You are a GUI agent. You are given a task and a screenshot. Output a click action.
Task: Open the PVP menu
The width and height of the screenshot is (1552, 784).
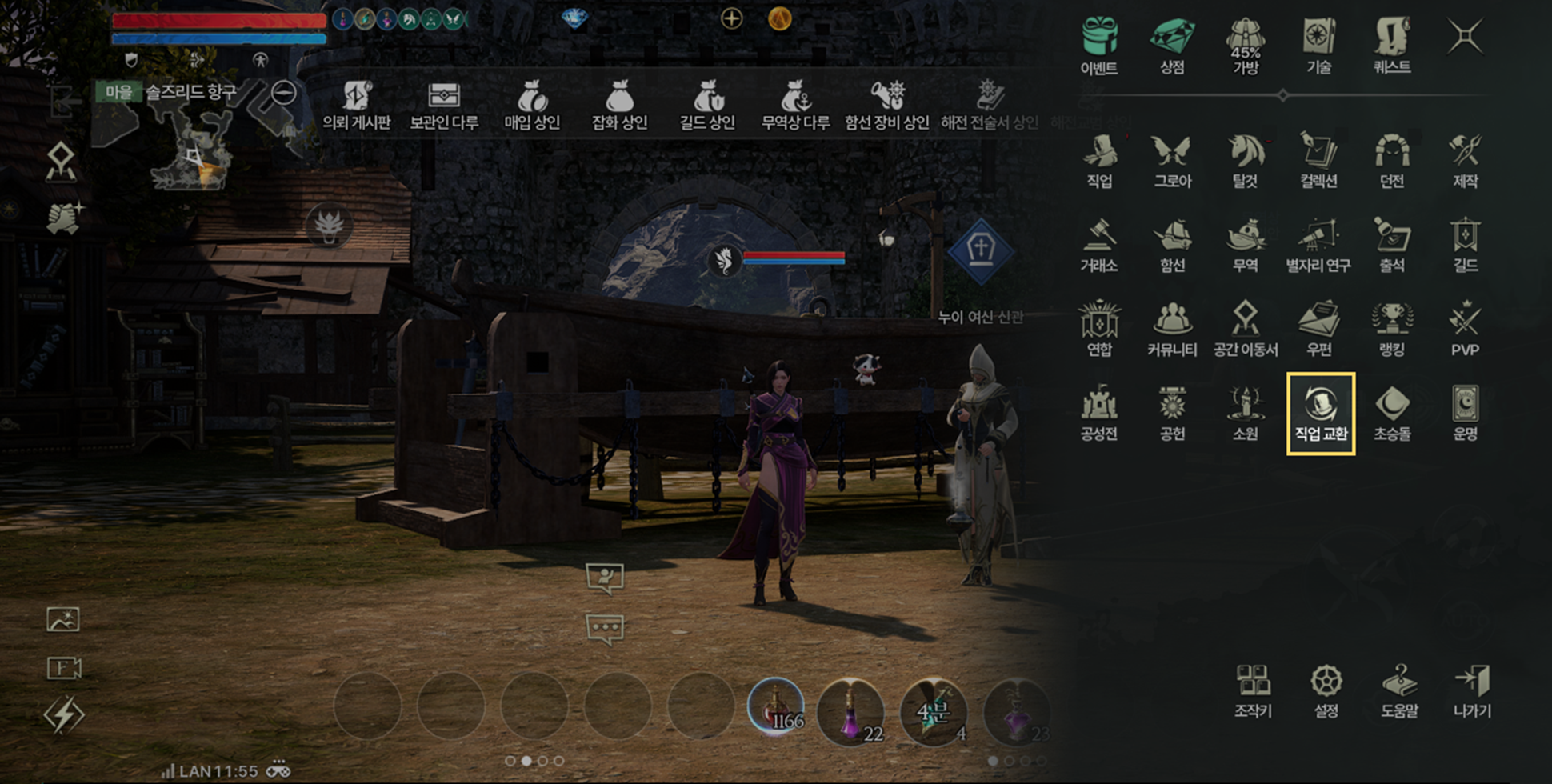coord(1465,328)
